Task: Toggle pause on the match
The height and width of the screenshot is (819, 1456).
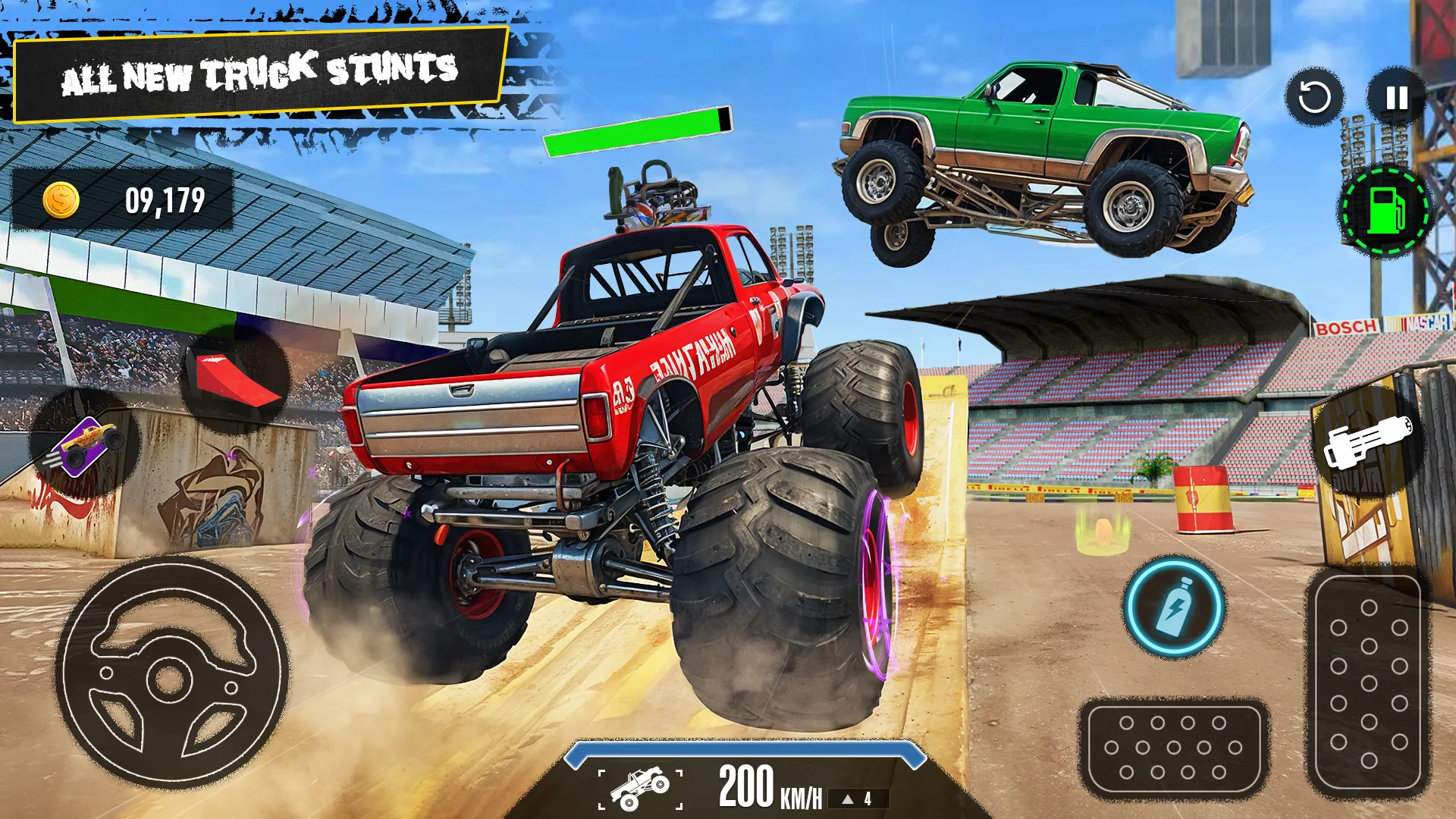Action: [1395, 99]
